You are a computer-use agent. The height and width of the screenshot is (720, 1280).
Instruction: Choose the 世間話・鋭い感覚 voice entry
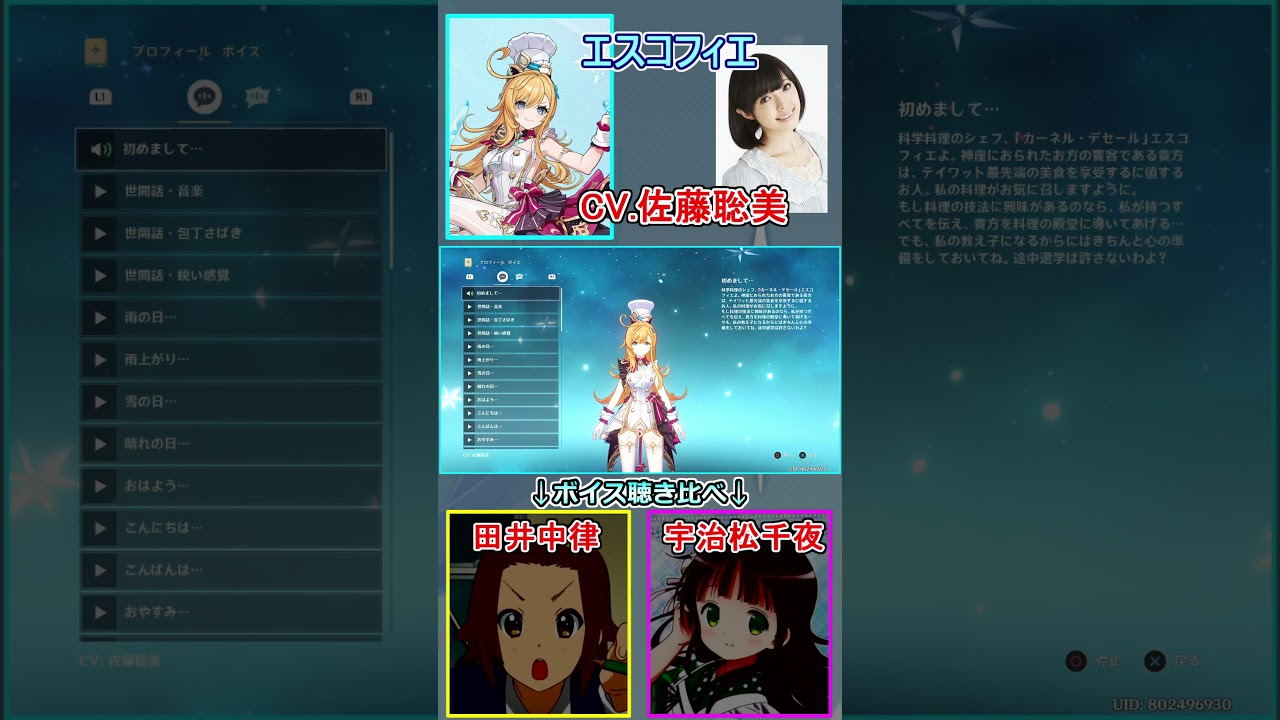(x=230, y=275)
